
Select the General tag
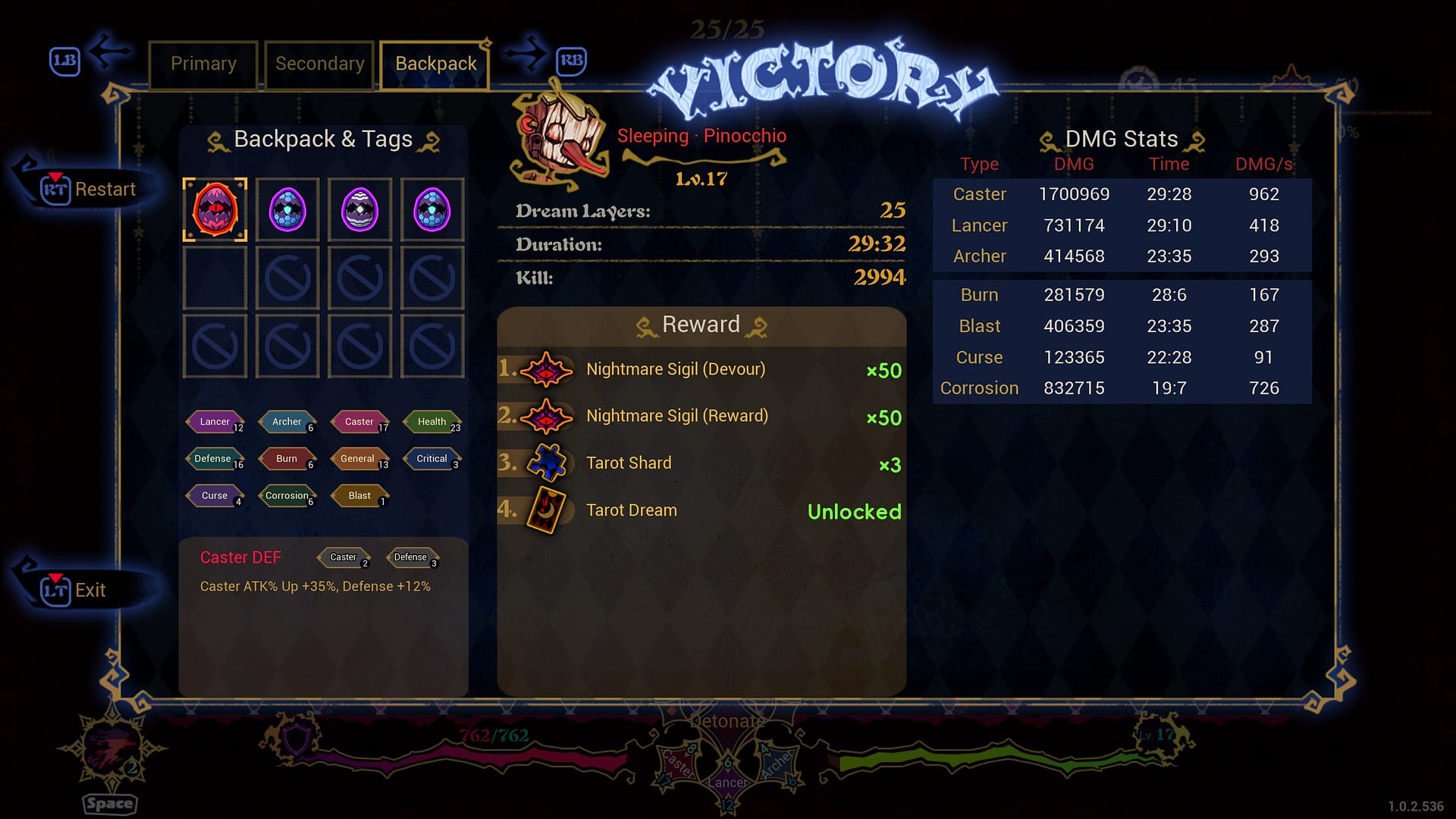(x=358, y=459)
